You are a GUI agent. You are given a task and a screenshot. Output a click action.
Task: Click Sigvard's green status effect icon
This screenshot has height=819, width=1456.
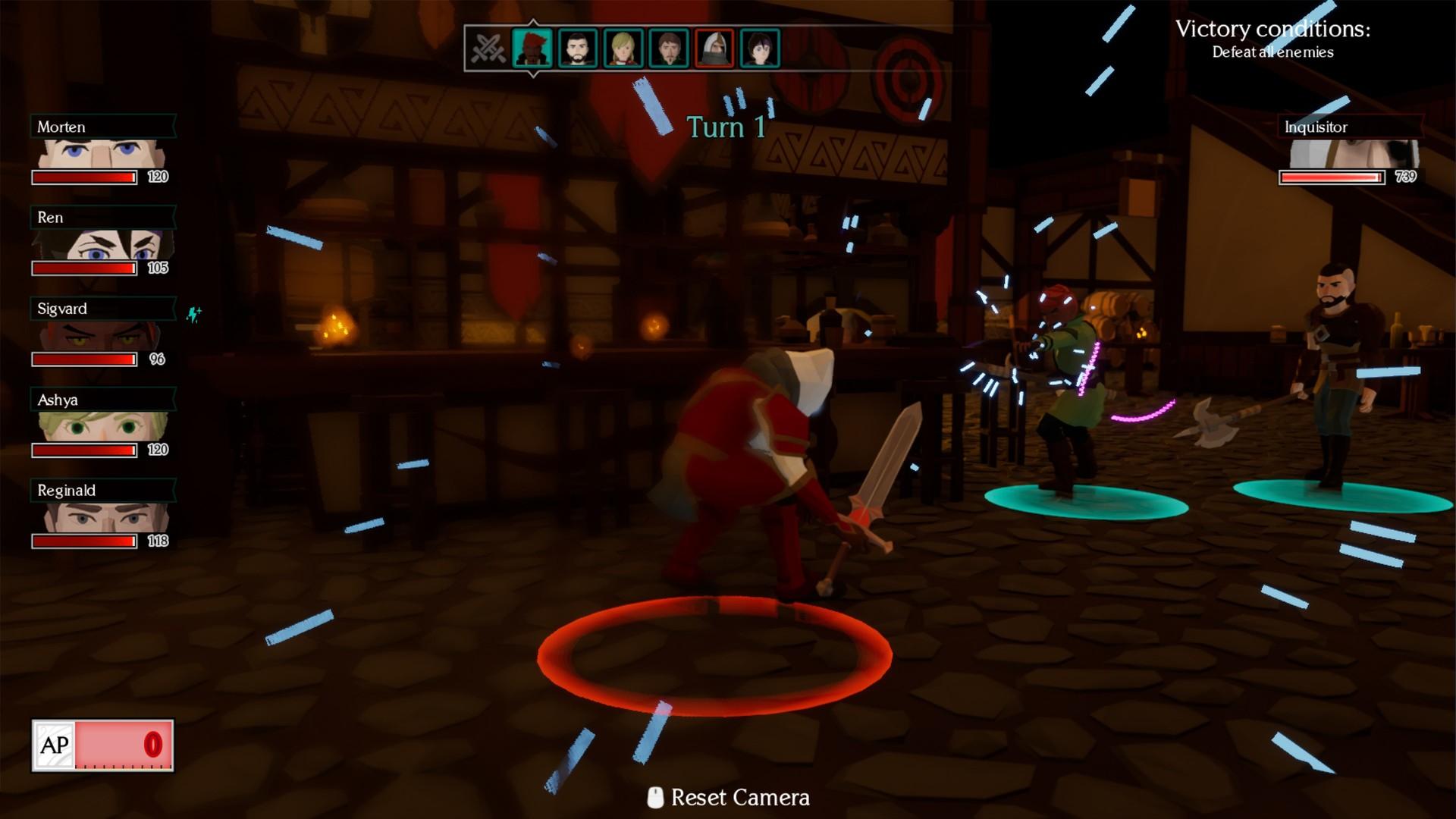(x=194, y=313)
